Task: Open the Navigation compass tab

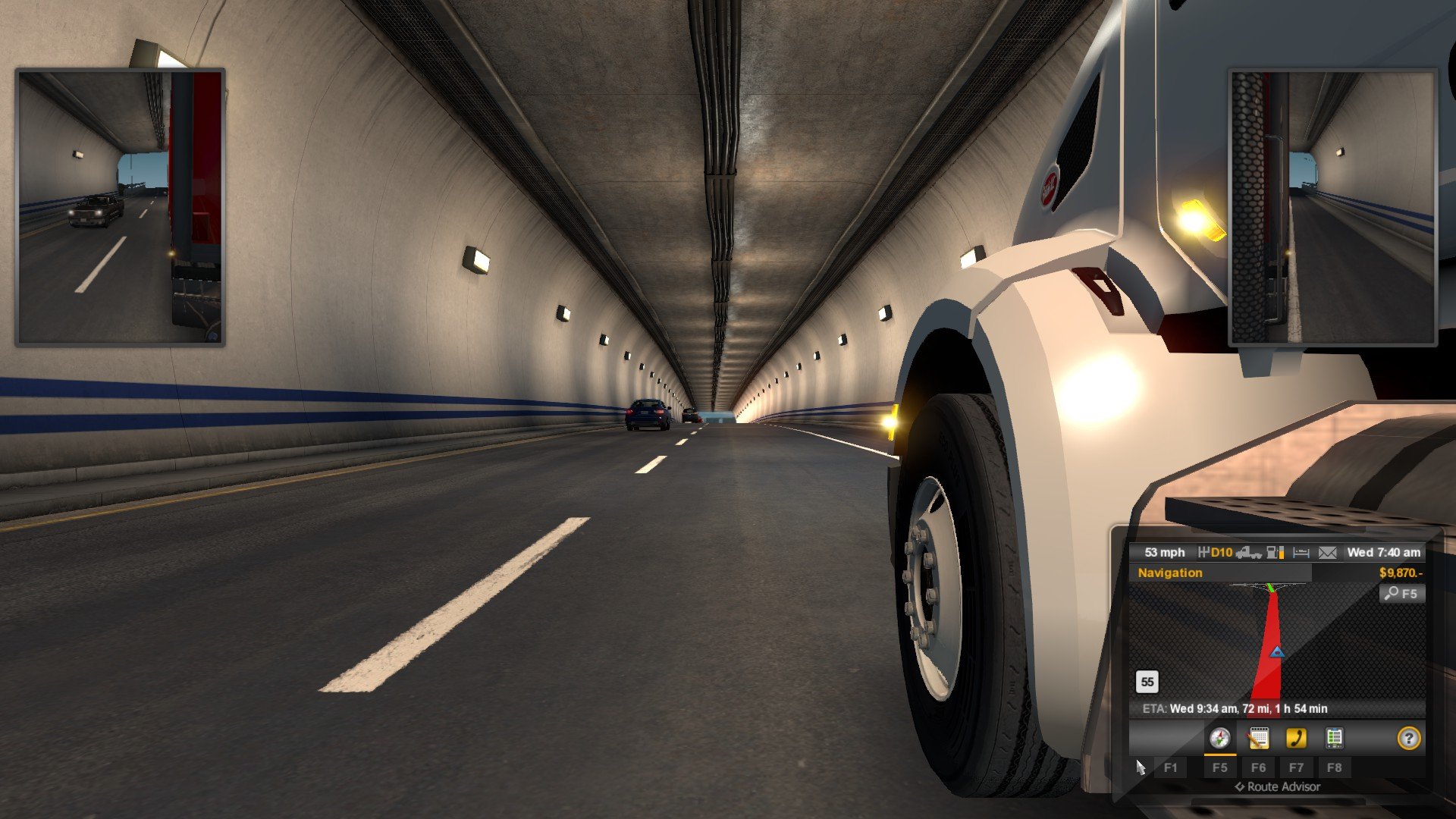Action: tap(1219, 738)
